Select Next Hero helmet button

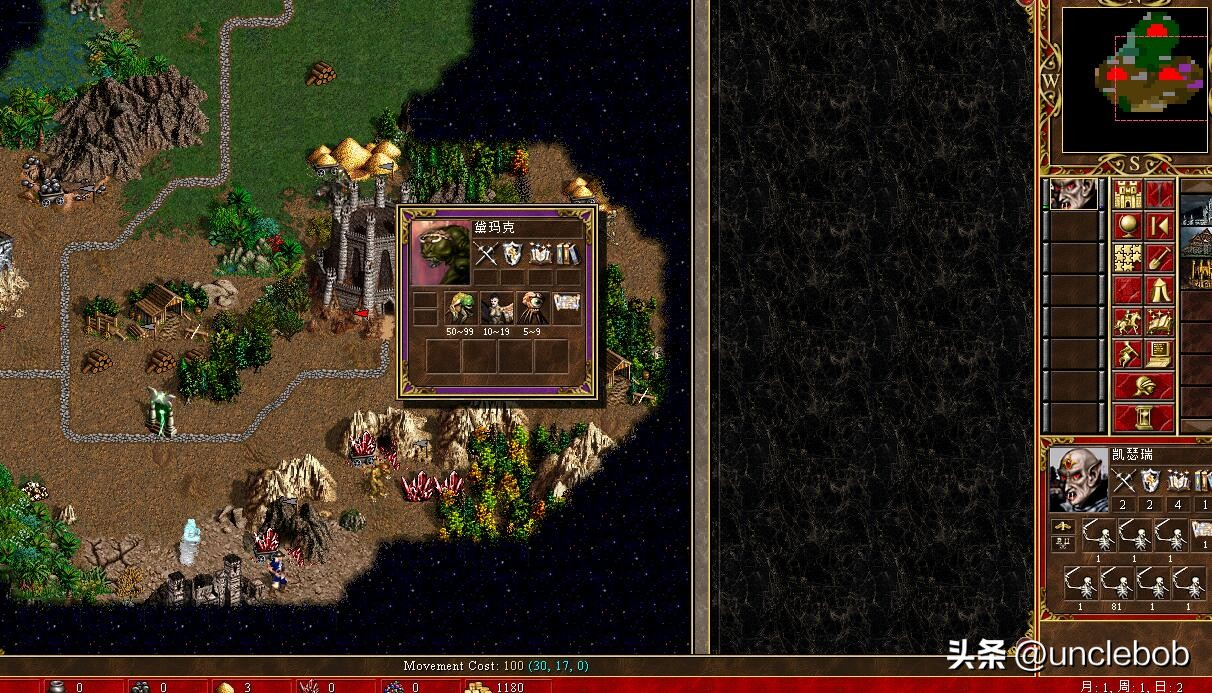1144,386
